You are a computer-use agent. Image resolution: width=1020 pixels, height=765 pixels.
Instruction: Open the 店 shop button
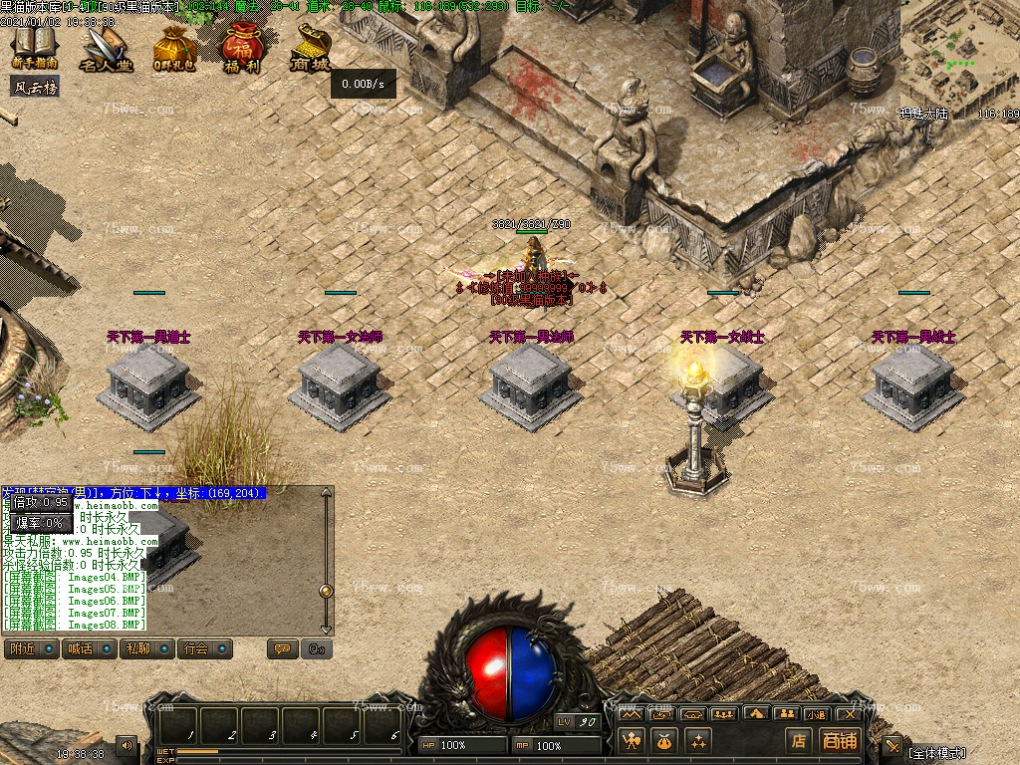(797, 741)
